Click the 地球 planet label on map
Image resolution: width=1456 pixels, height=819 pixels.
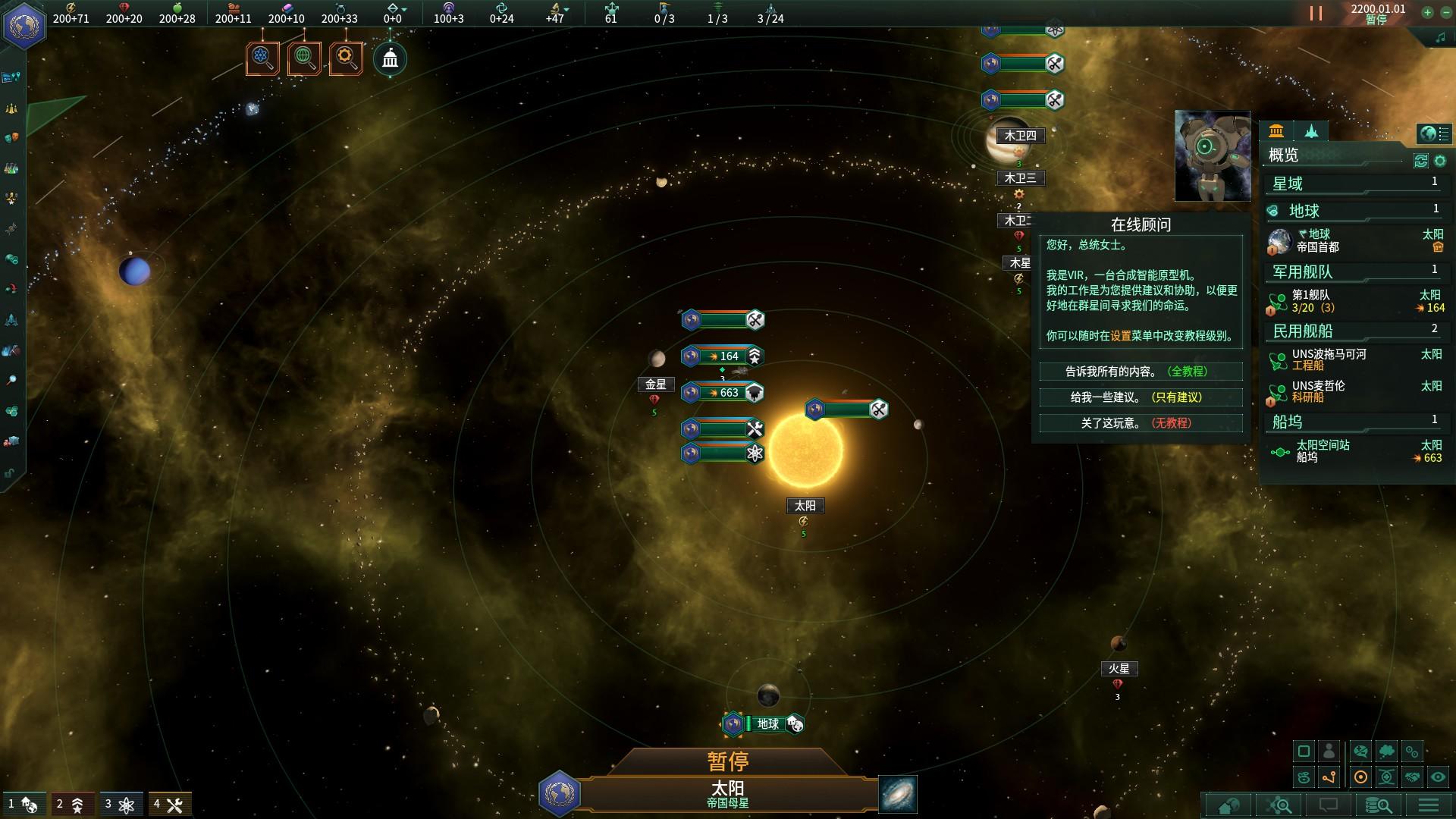coord(767,724)
